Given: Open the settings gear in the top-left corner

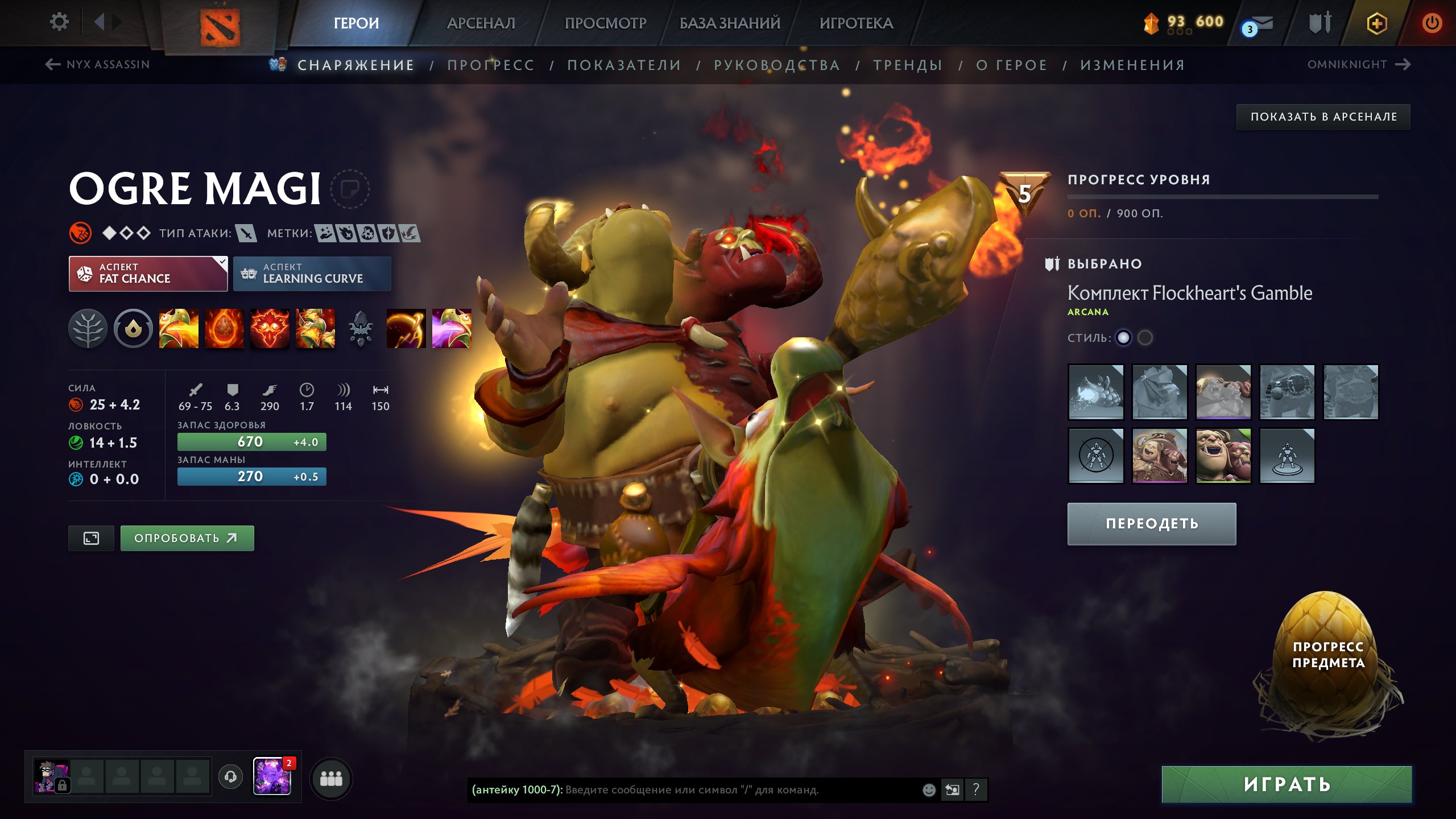Looking at the screenshot, I should click(x=59, y=21).
